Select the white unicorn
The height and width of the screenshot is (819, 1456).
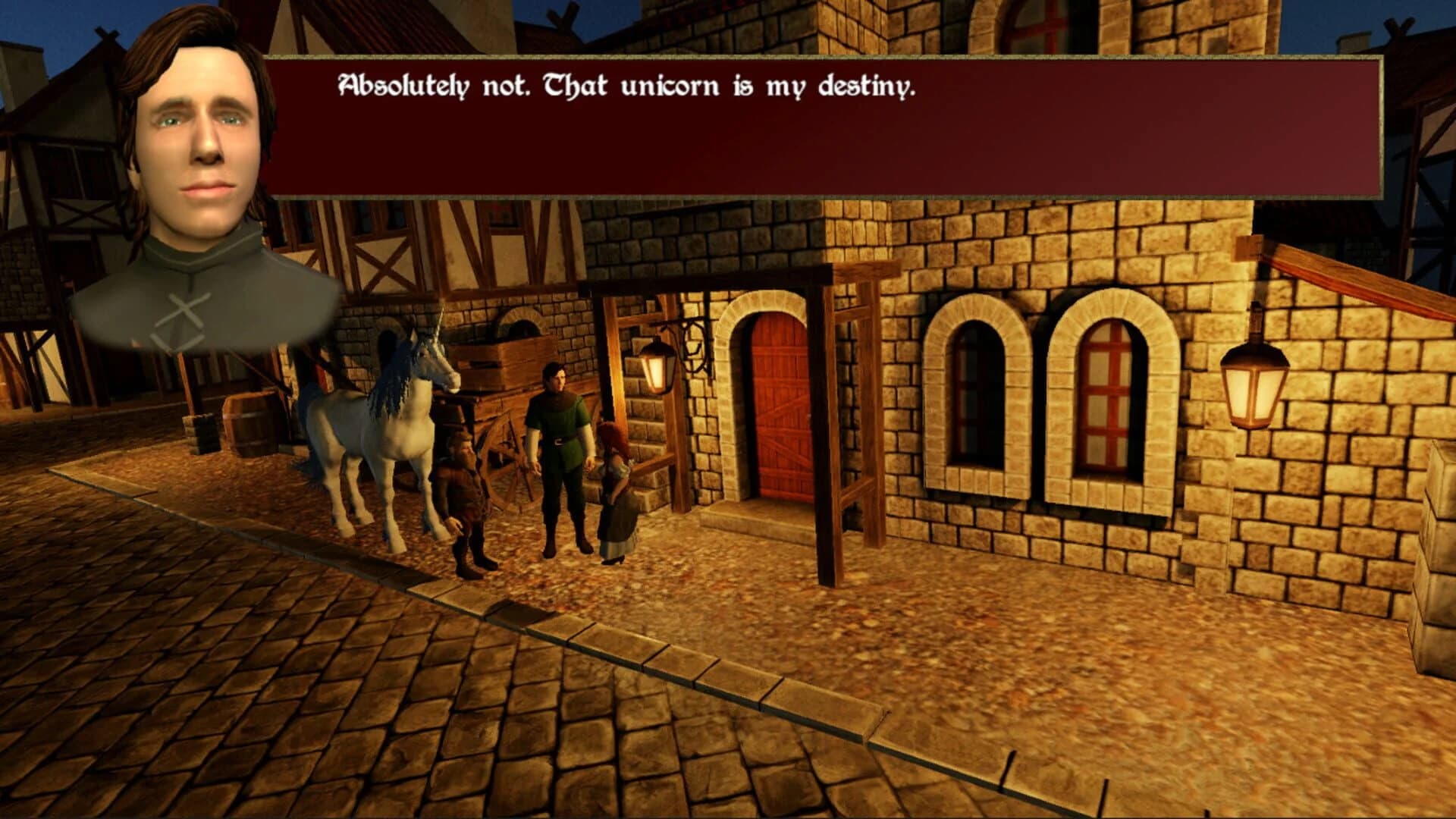pyautogui.click(x=379, y=432)
